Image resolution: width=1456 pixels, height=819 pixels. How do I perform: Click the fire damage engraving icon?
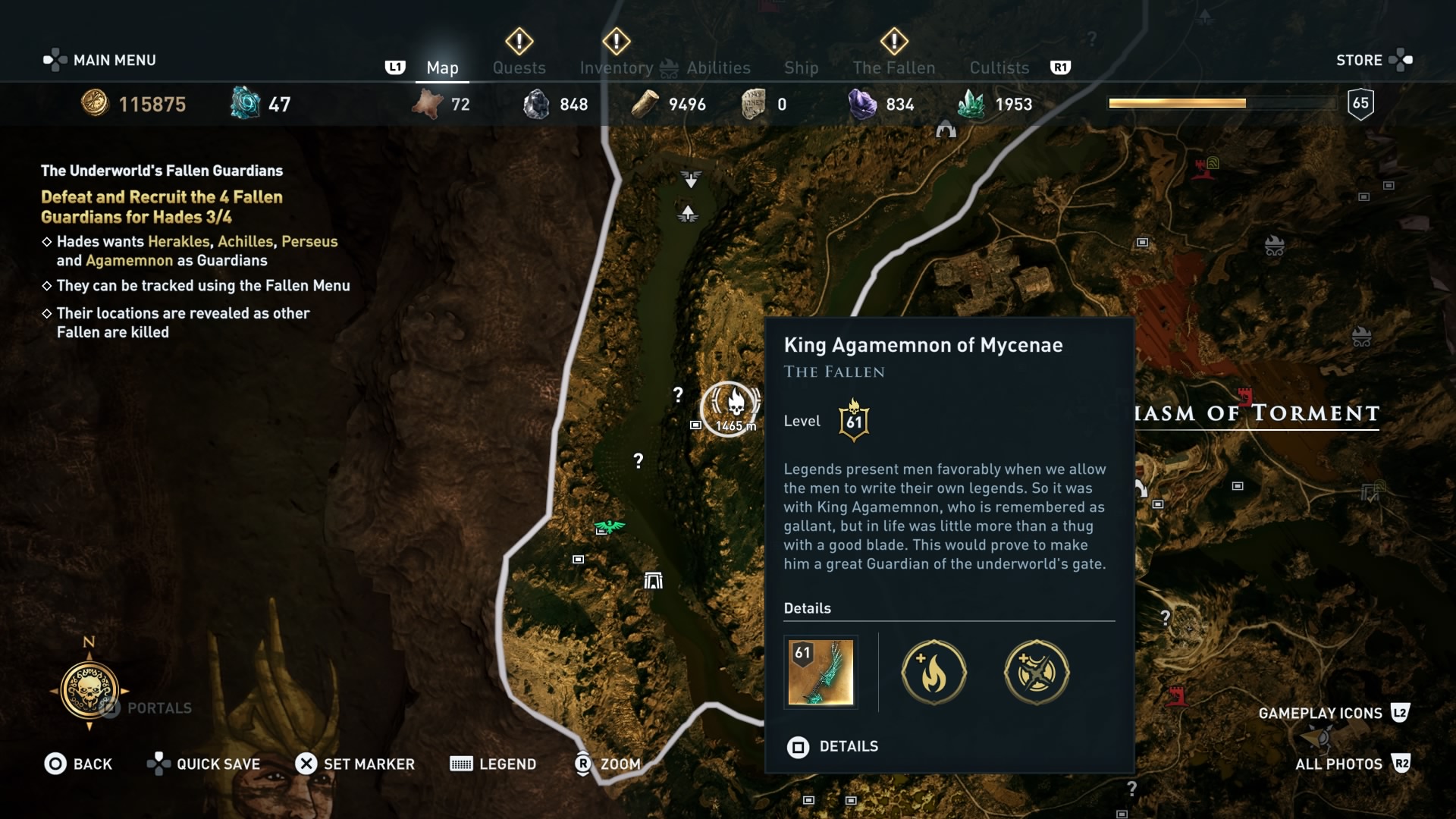point(934,673)
